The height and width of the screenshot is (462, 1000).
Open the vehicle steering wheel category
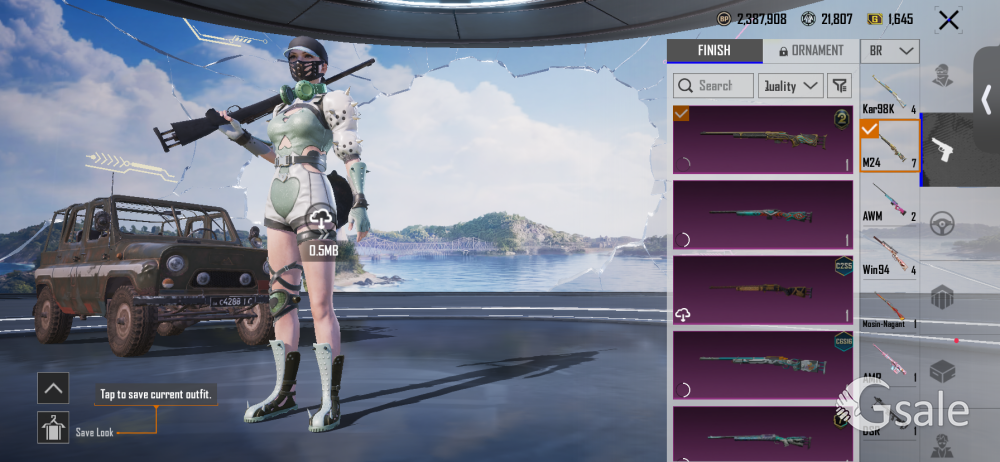tap(941, 224)
